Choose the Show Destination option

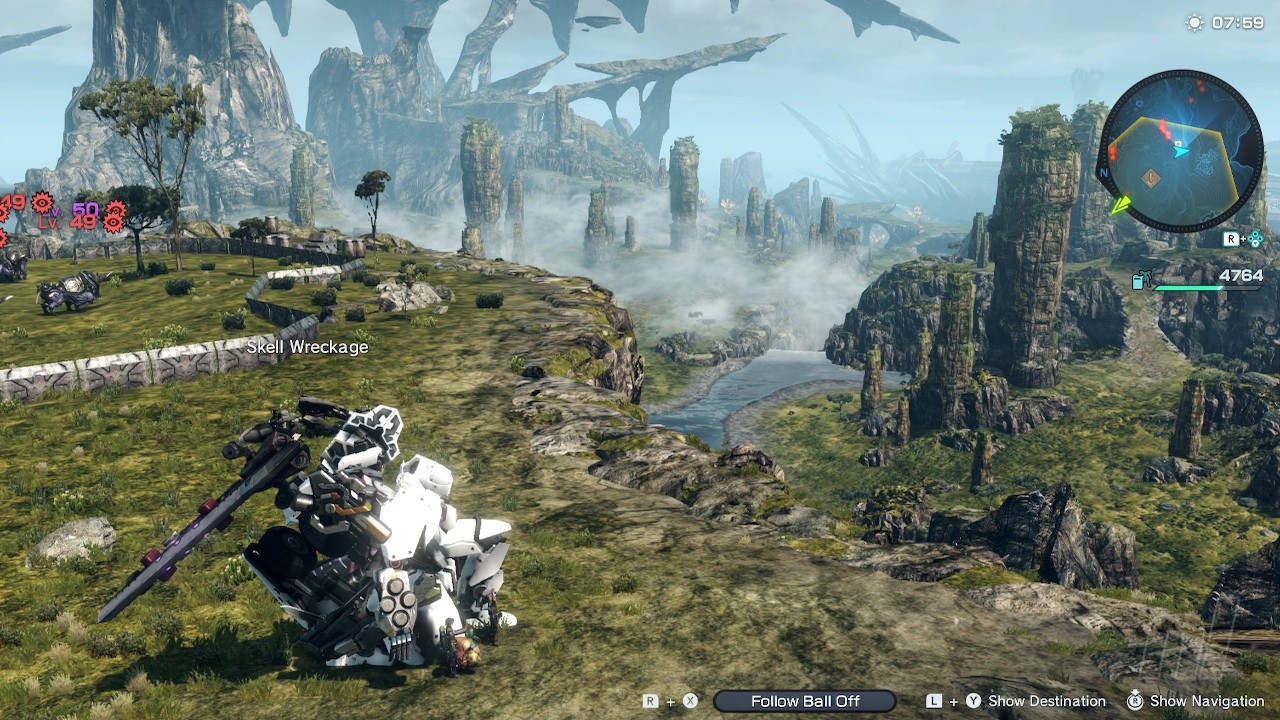1046,701
